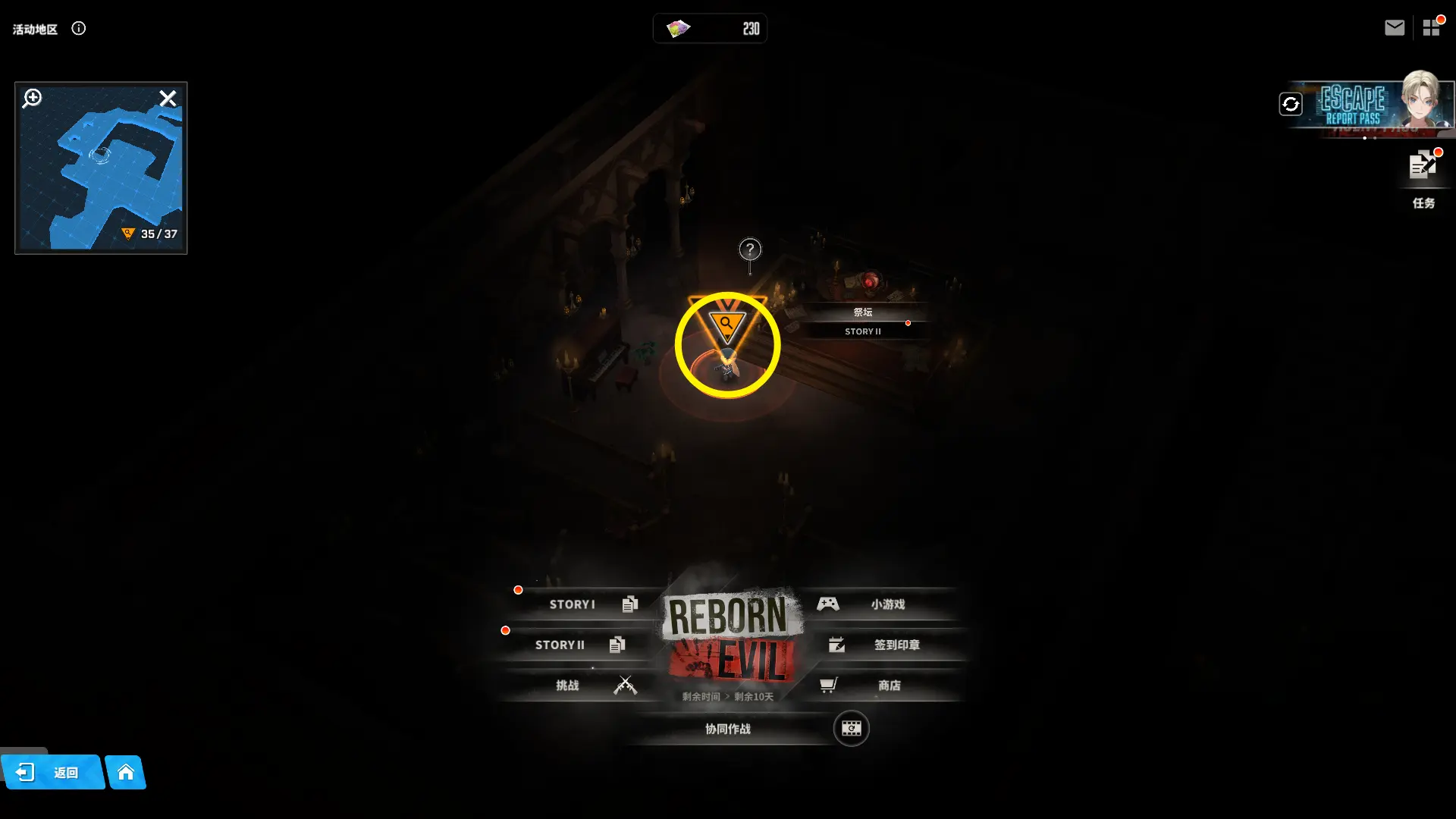The height and width of the screenshot is (819, 1456).
Task: Go to the home screen
Action: 126,773
